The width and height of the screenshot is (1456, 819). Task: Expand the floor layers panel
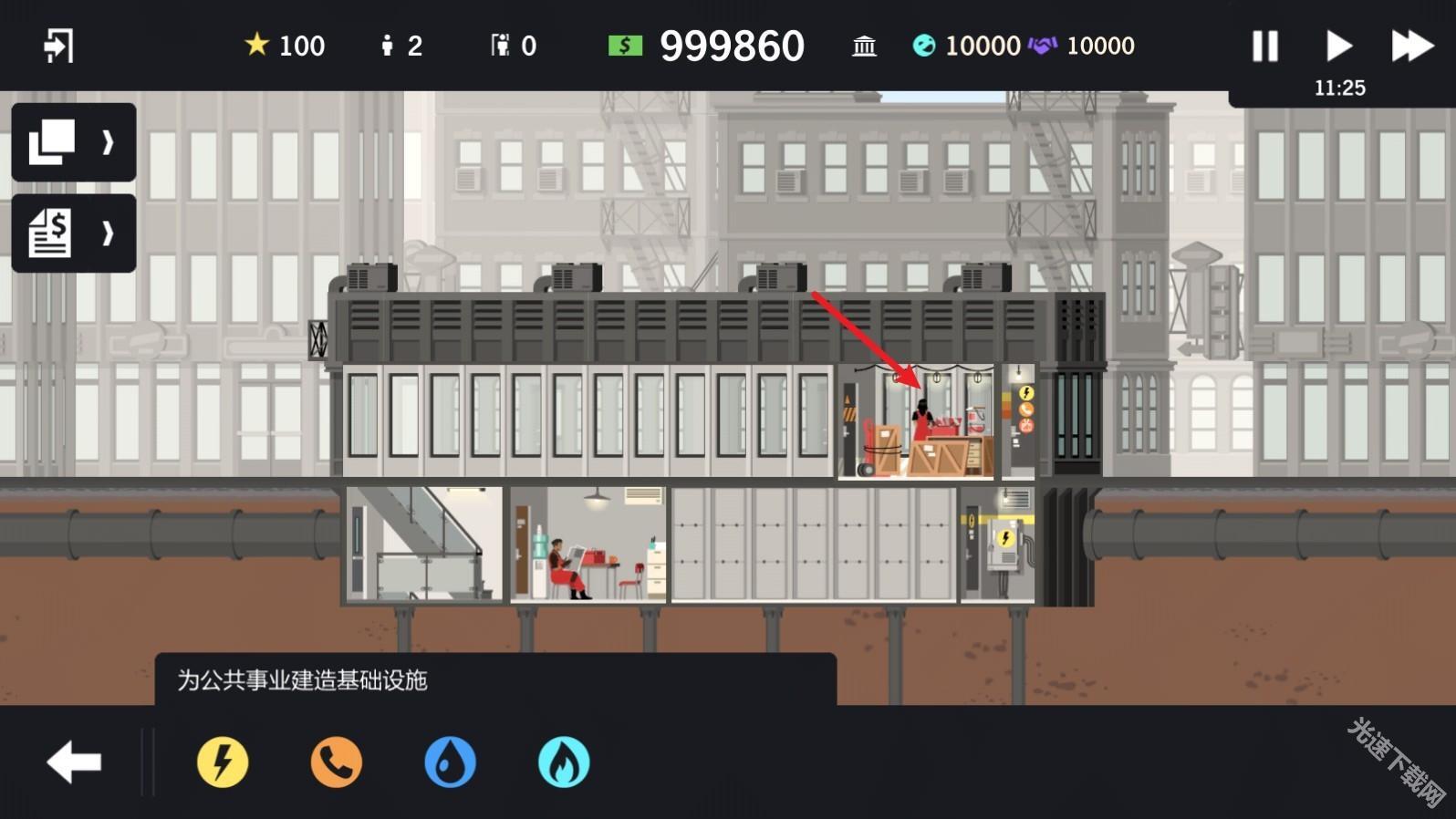point(73,142)
